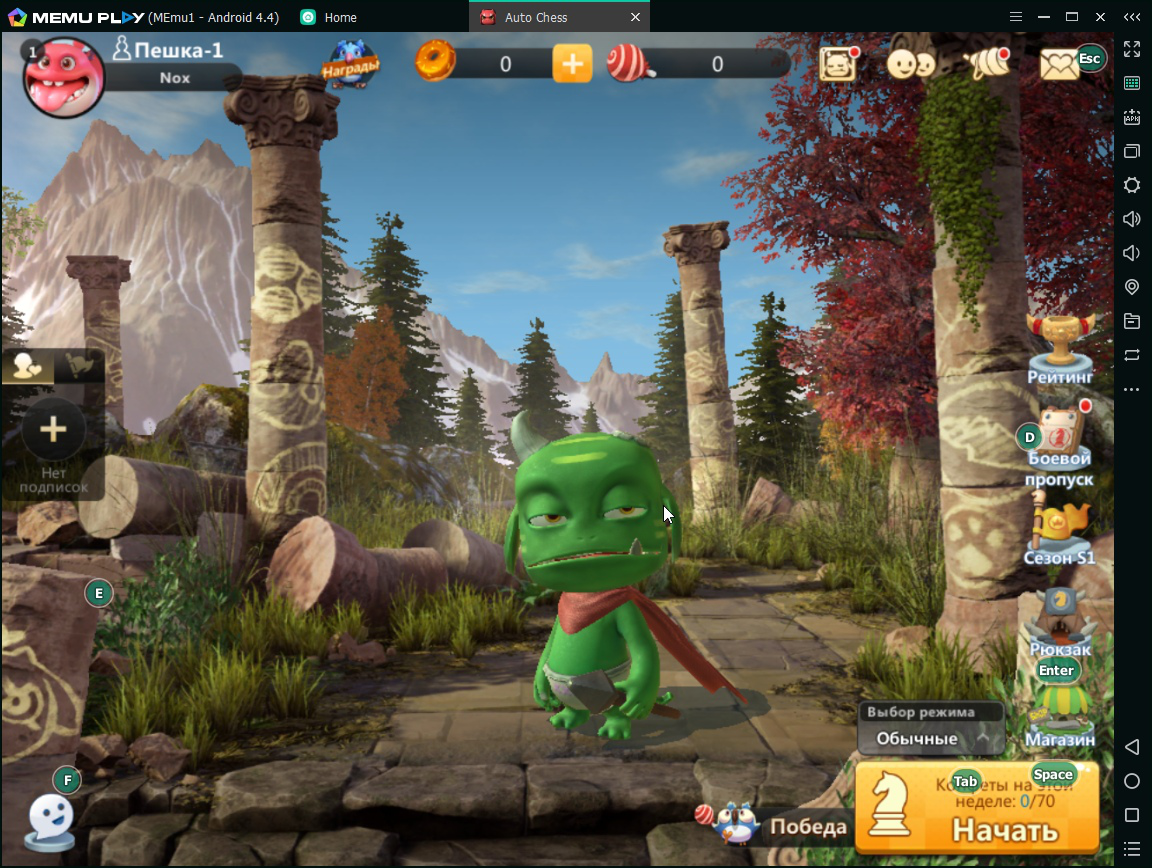The width and height of the screenshot is (1152, 868).
Task: Switch to the second friends panel tab
Action: (78, 366)
